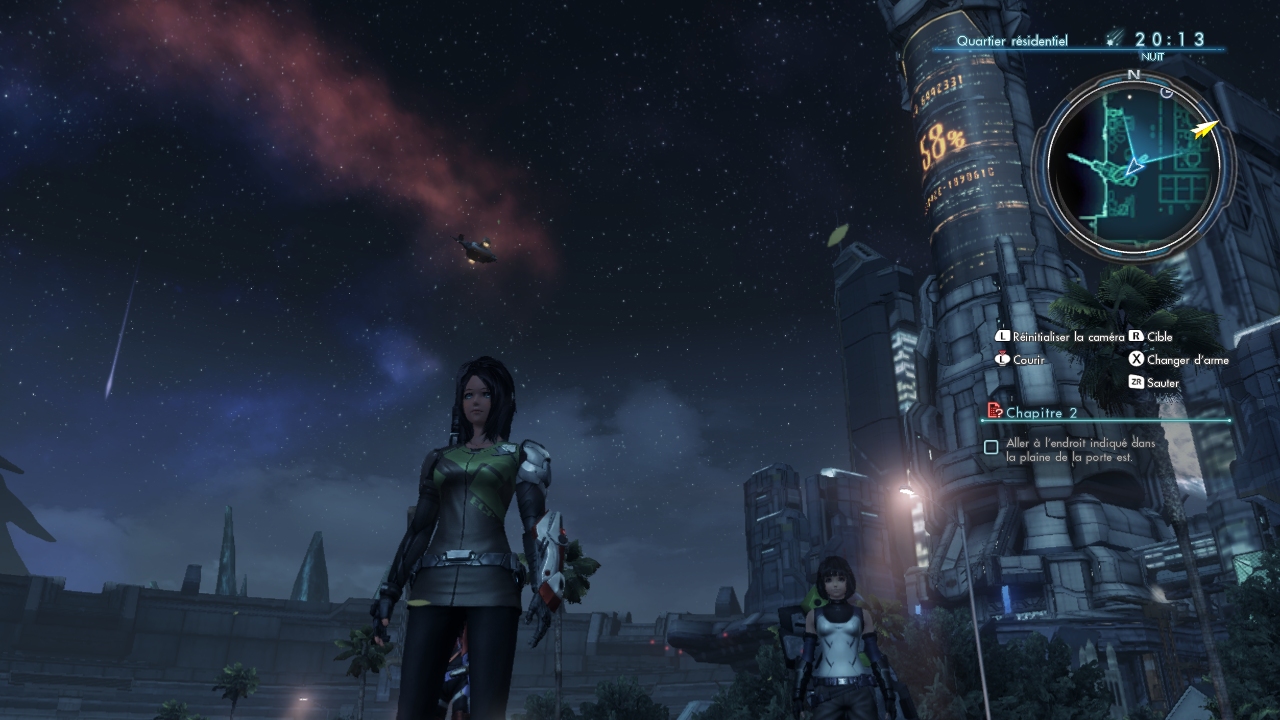Tick the objective checkbox for Chapitre 2
This screenshot has height=720, width=1280.
click(x=991, y=448)
